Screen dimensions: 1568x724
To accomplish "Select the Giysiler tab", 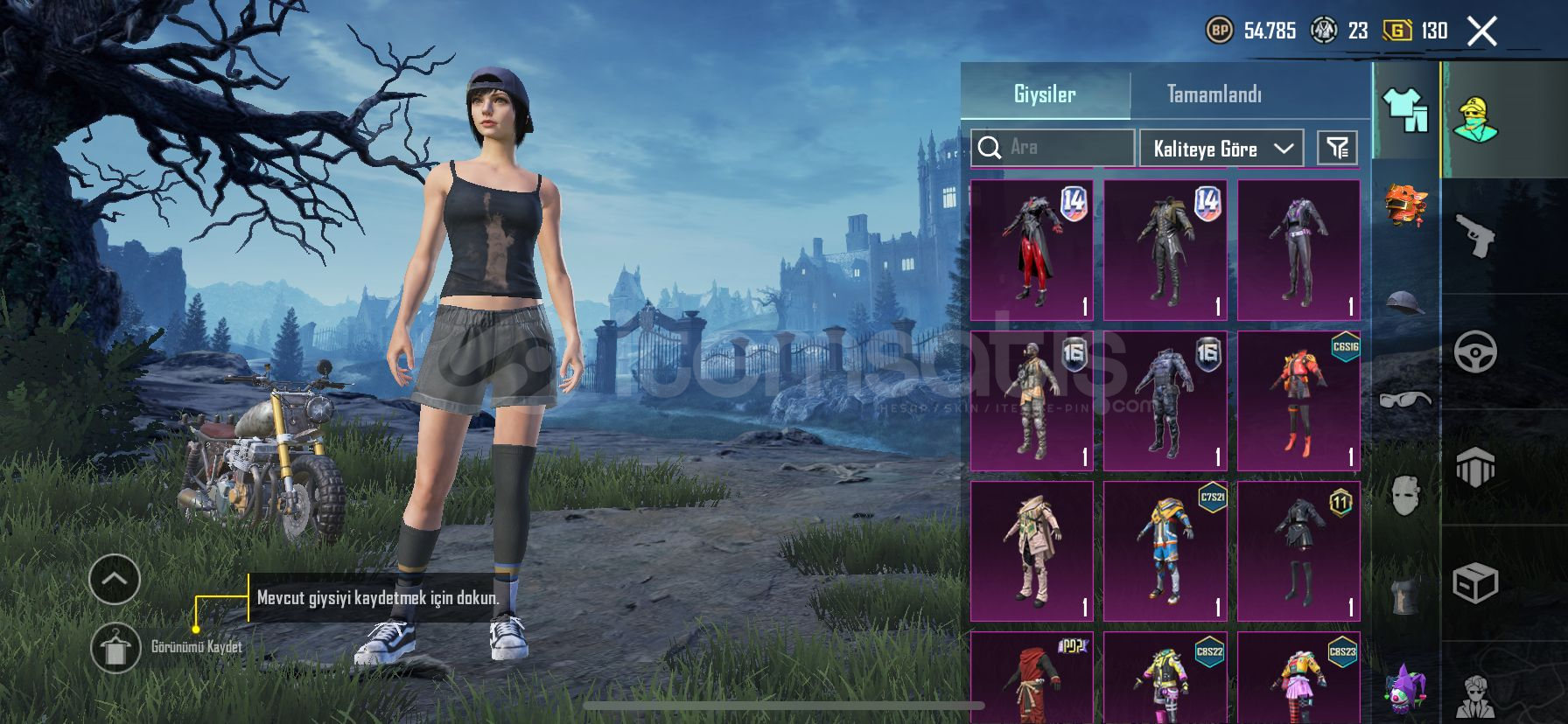I will [x=1044, y=93].
